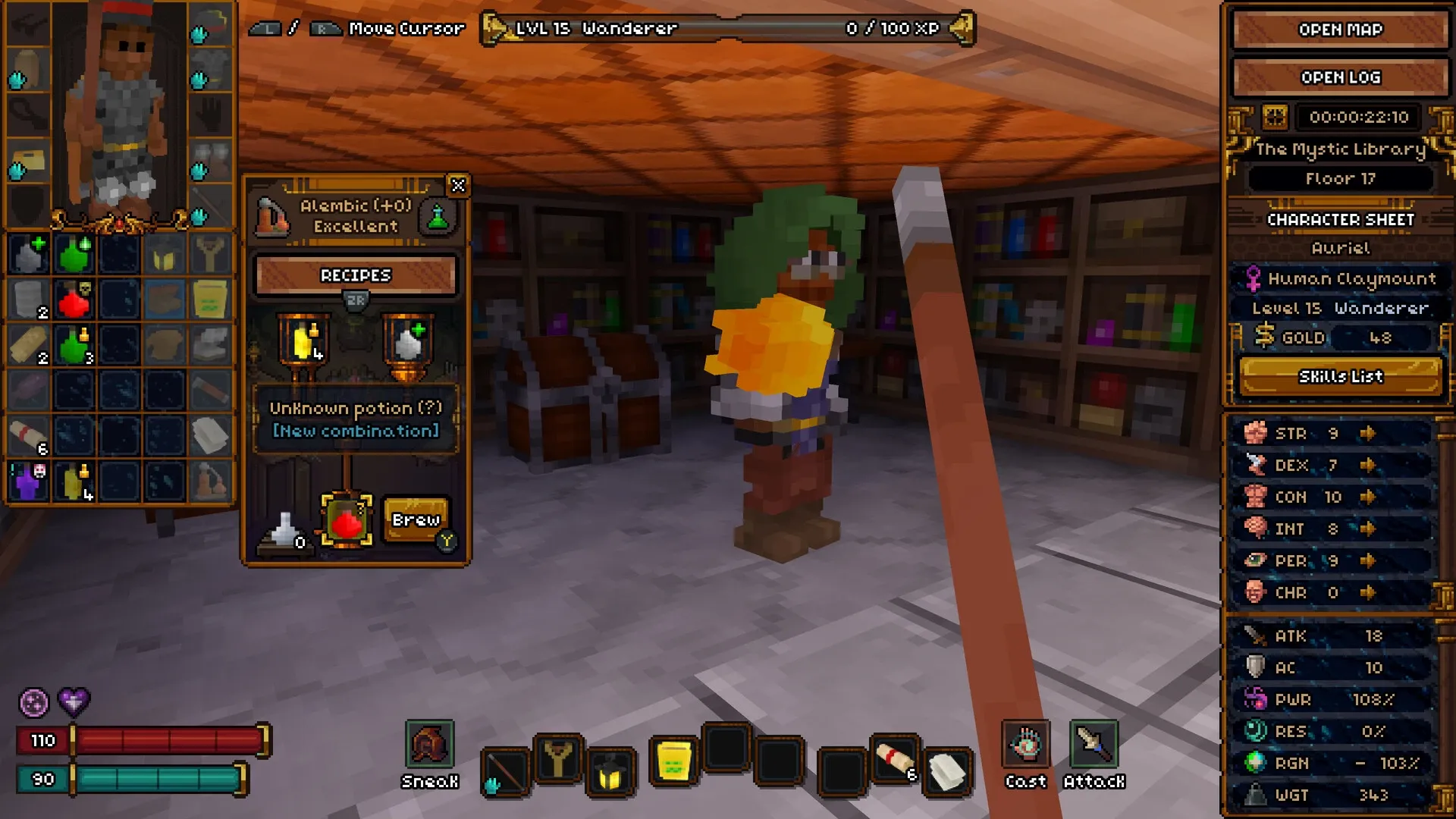This screenshot has width=1456, height=819.
Task: Click the arrow next to CHR
Action: [1367, 592]
